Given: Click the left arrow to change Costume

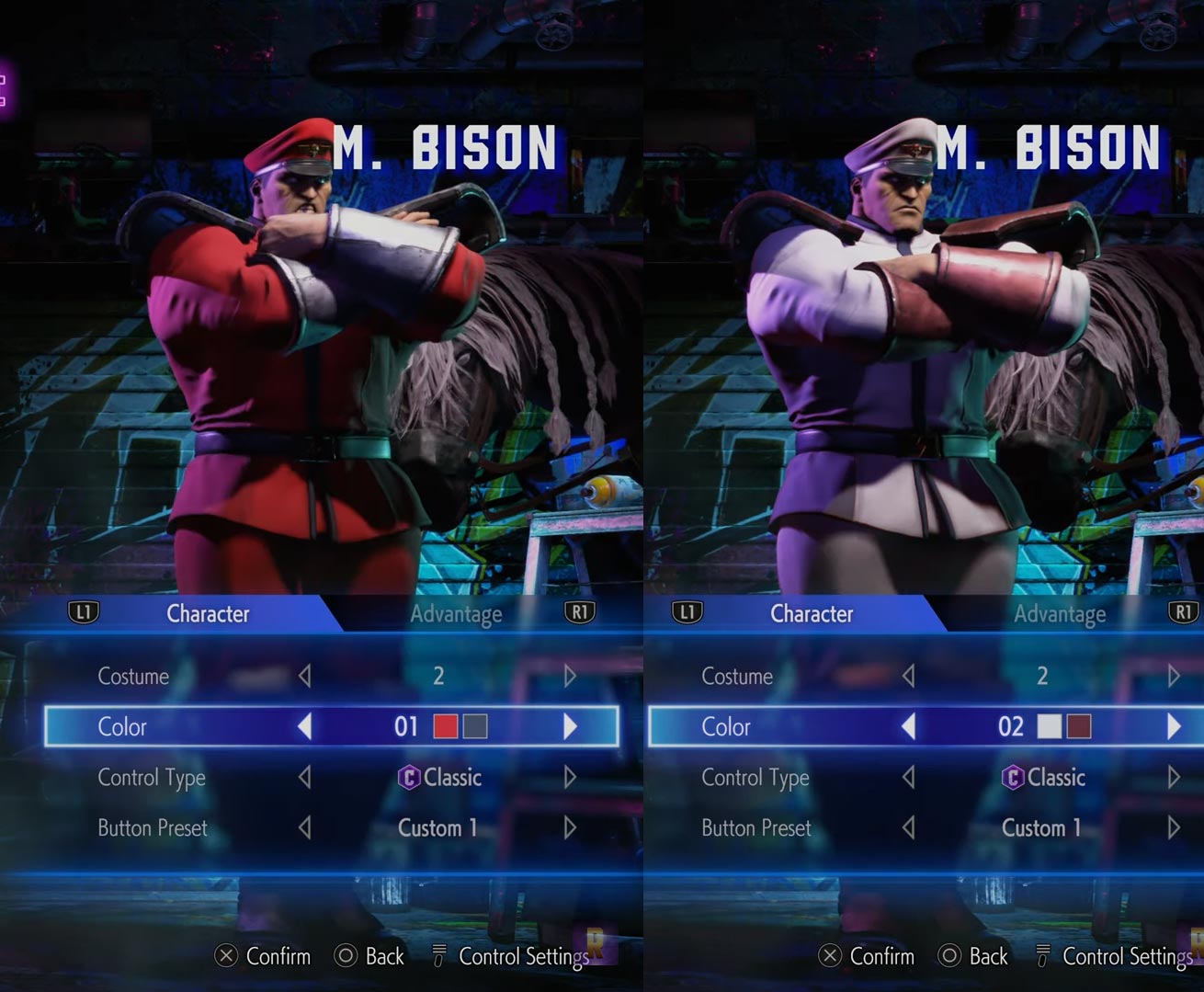Looking at the screenshot, I should pyautogui.click(x=307, y=676).
